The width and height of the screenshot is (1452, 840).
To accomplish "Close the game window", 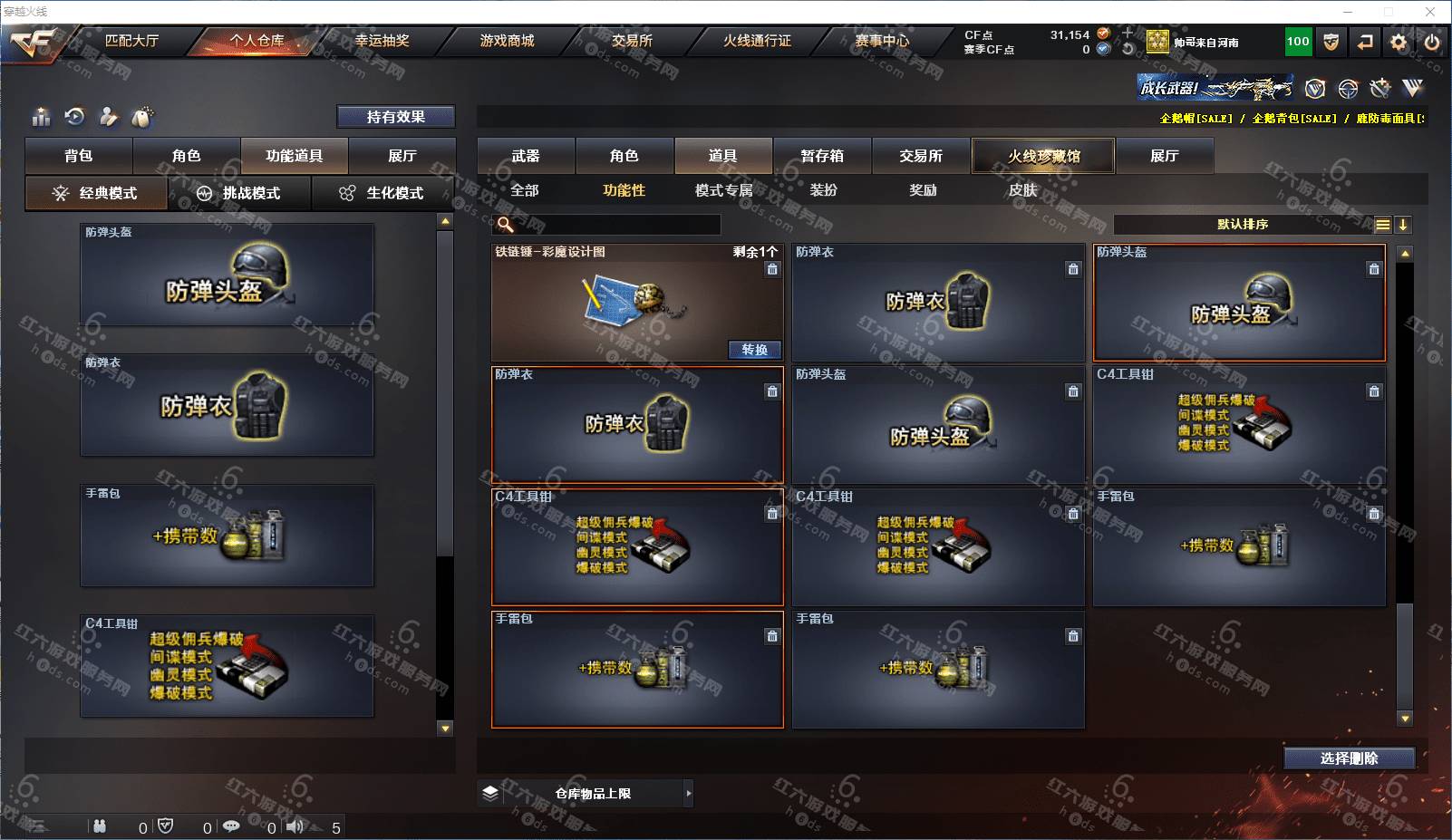I will [1430, 12].
